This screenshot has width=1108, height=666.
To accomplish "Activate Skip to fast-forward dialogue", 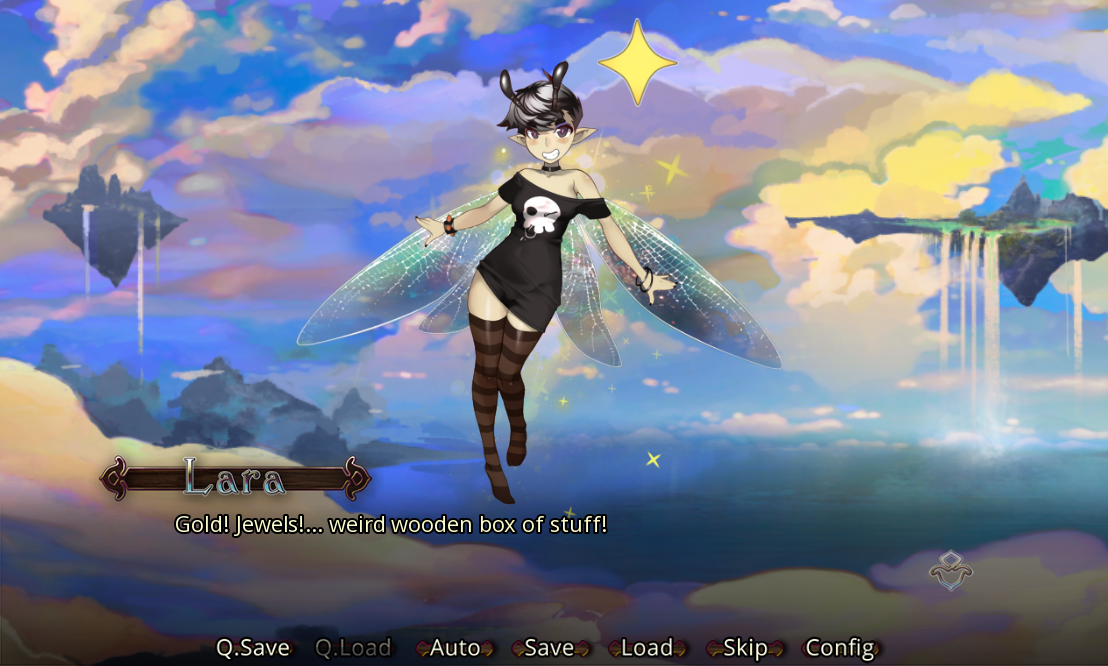I will coord(745,648).
